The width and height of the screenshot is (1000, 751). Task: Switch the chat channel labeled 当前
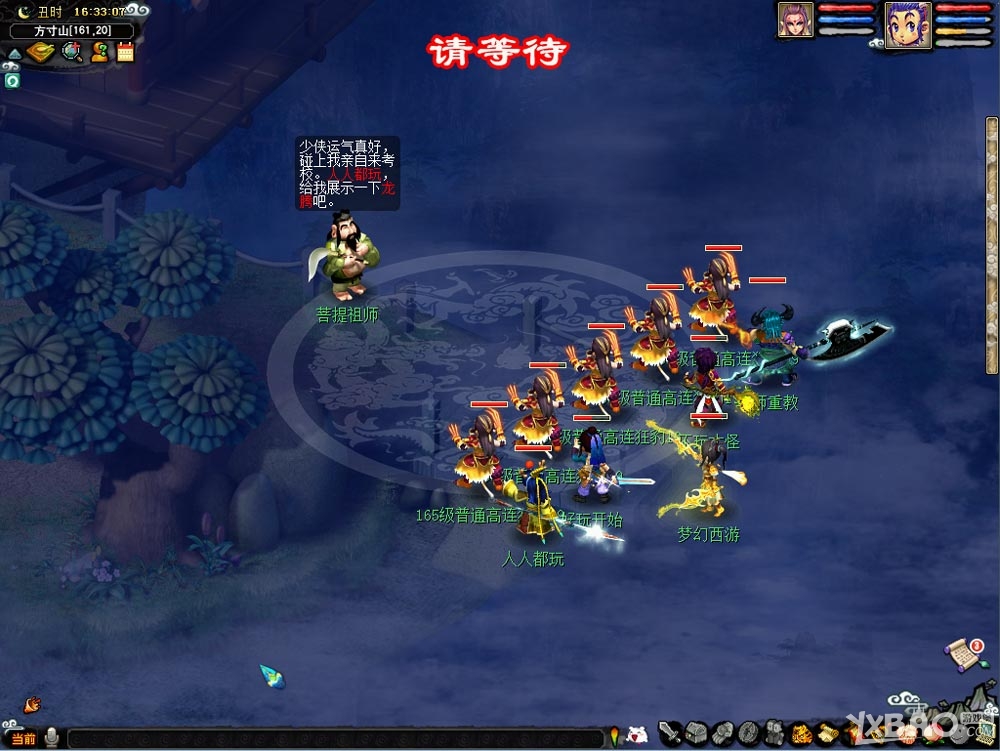click(x=22, y=738)
